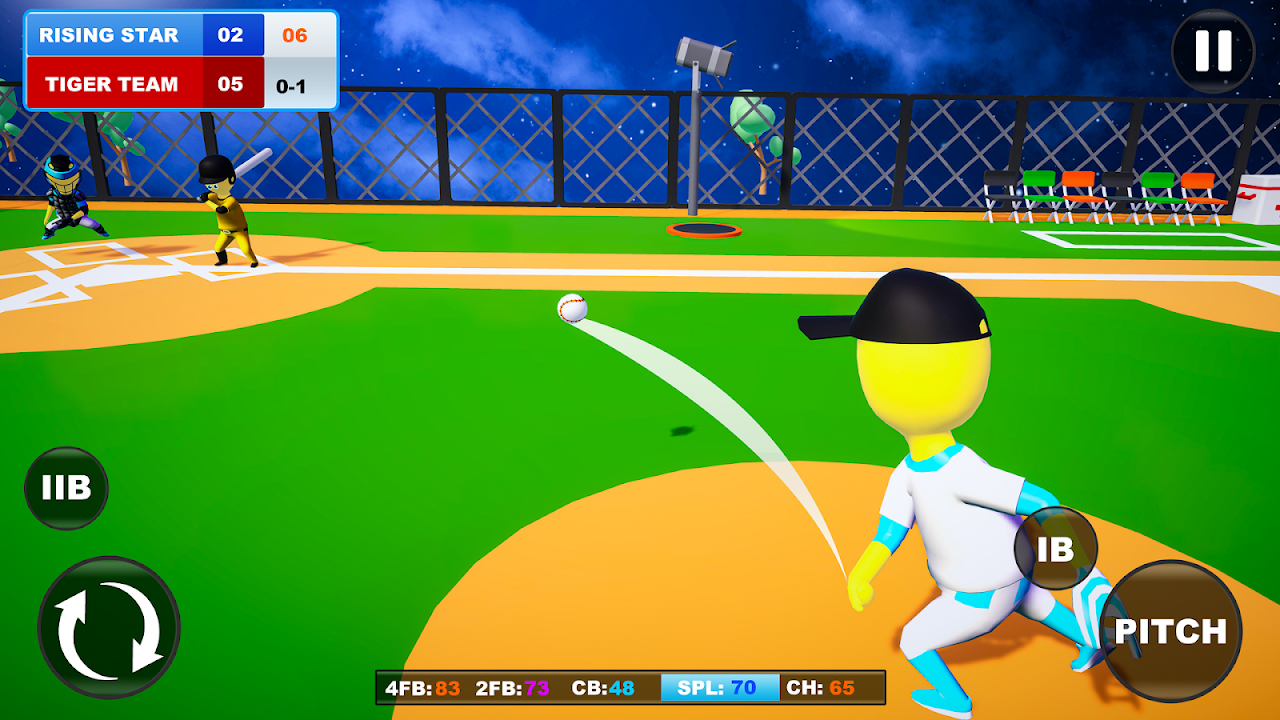Pick the CB curveball pitch

click(603, 688)
